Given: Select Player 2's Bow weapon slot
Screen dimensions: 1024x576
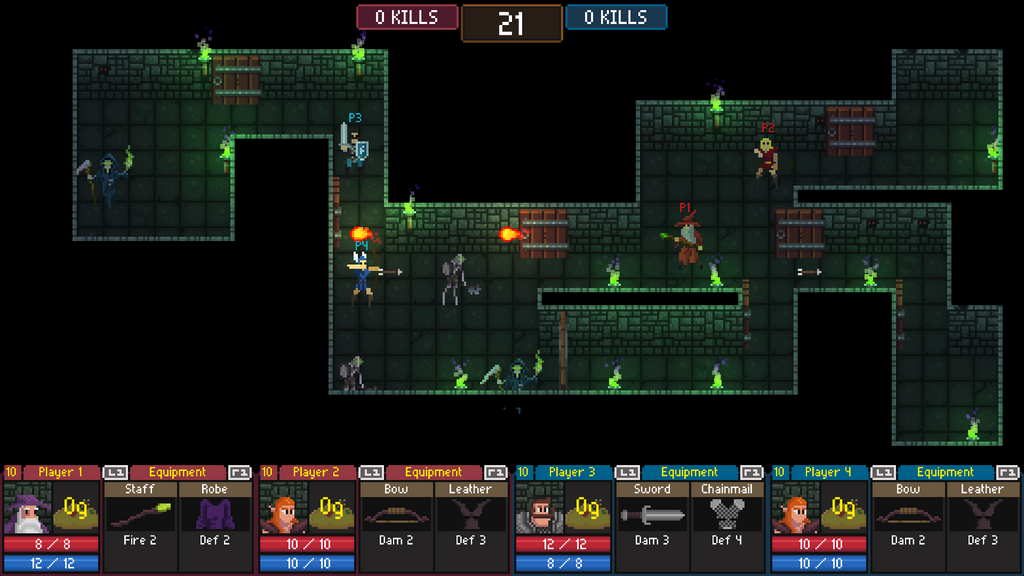Looking at the screenshot, I should point(396,515).
